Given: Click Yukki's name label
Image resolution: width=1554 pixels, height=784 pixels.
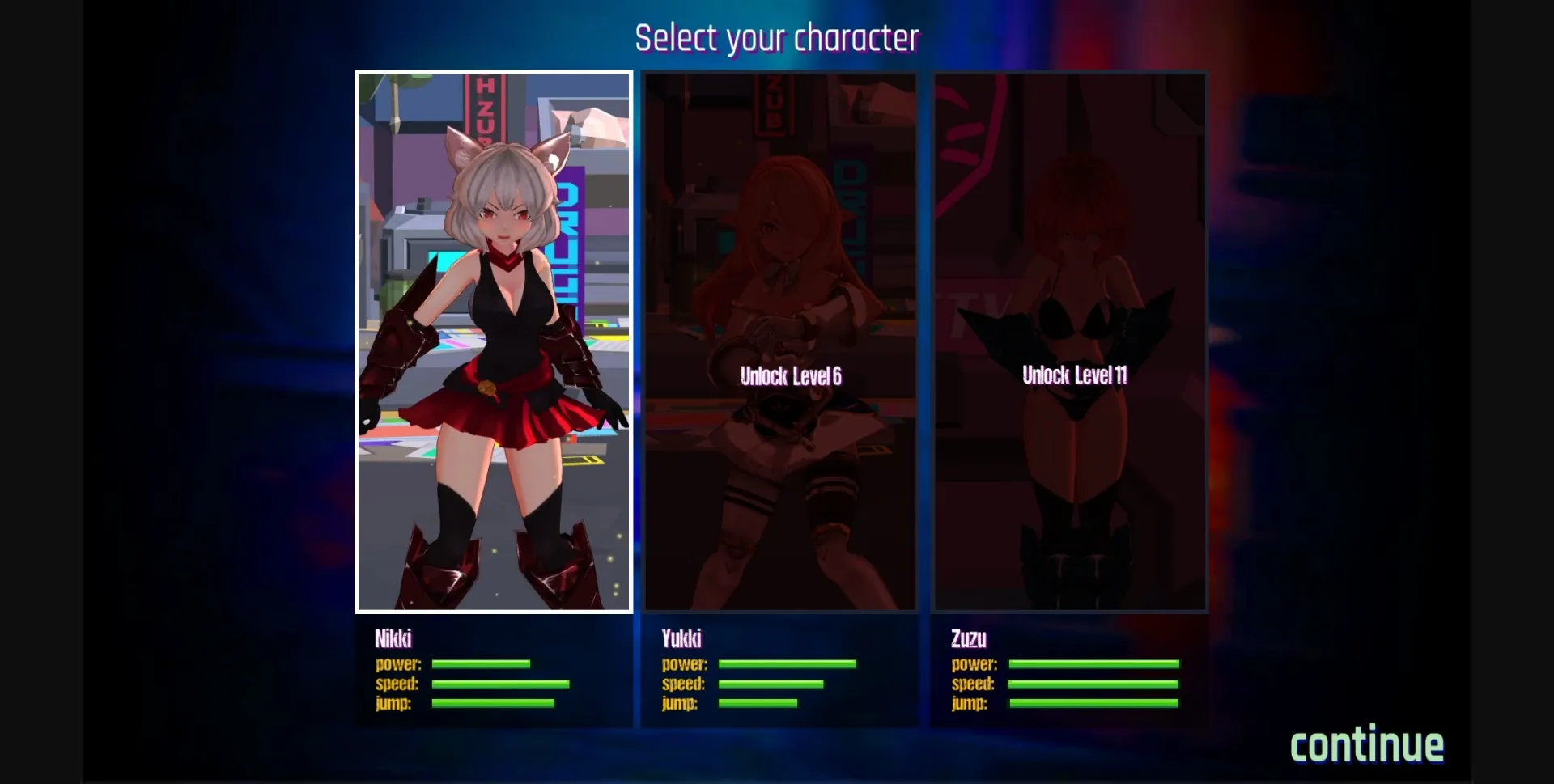Looking at the screenshot, I should click(x=682, y=638).
